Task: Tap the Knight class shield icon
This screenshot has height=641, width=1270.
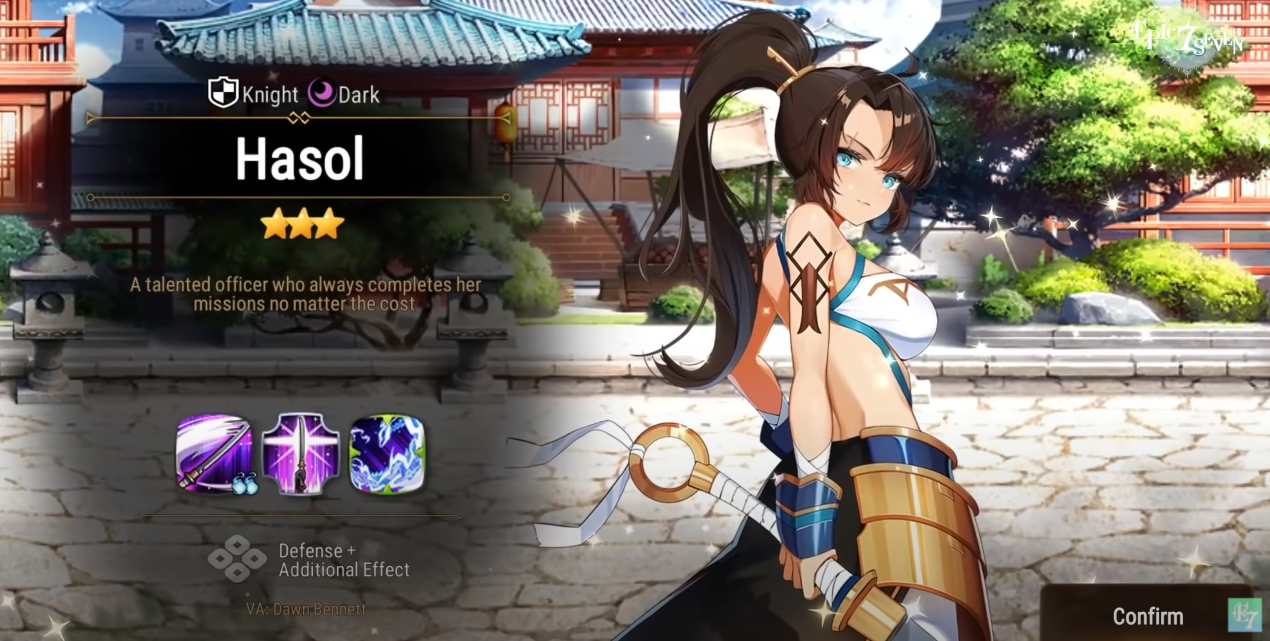Action: click(x=223, y=93)
